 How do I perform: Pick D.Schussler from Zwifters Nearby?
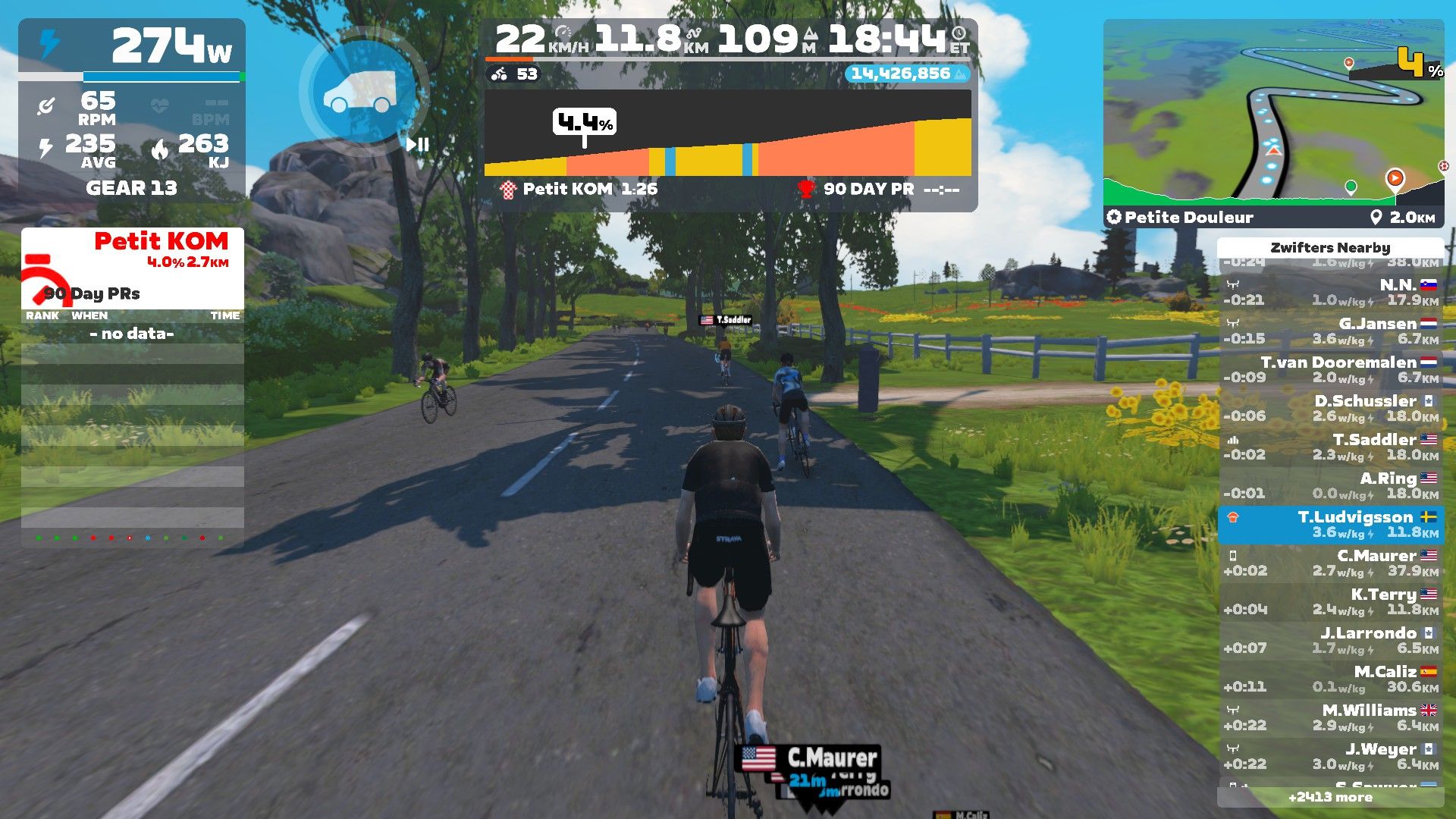pyautogui.click(x=1331, y=408)
